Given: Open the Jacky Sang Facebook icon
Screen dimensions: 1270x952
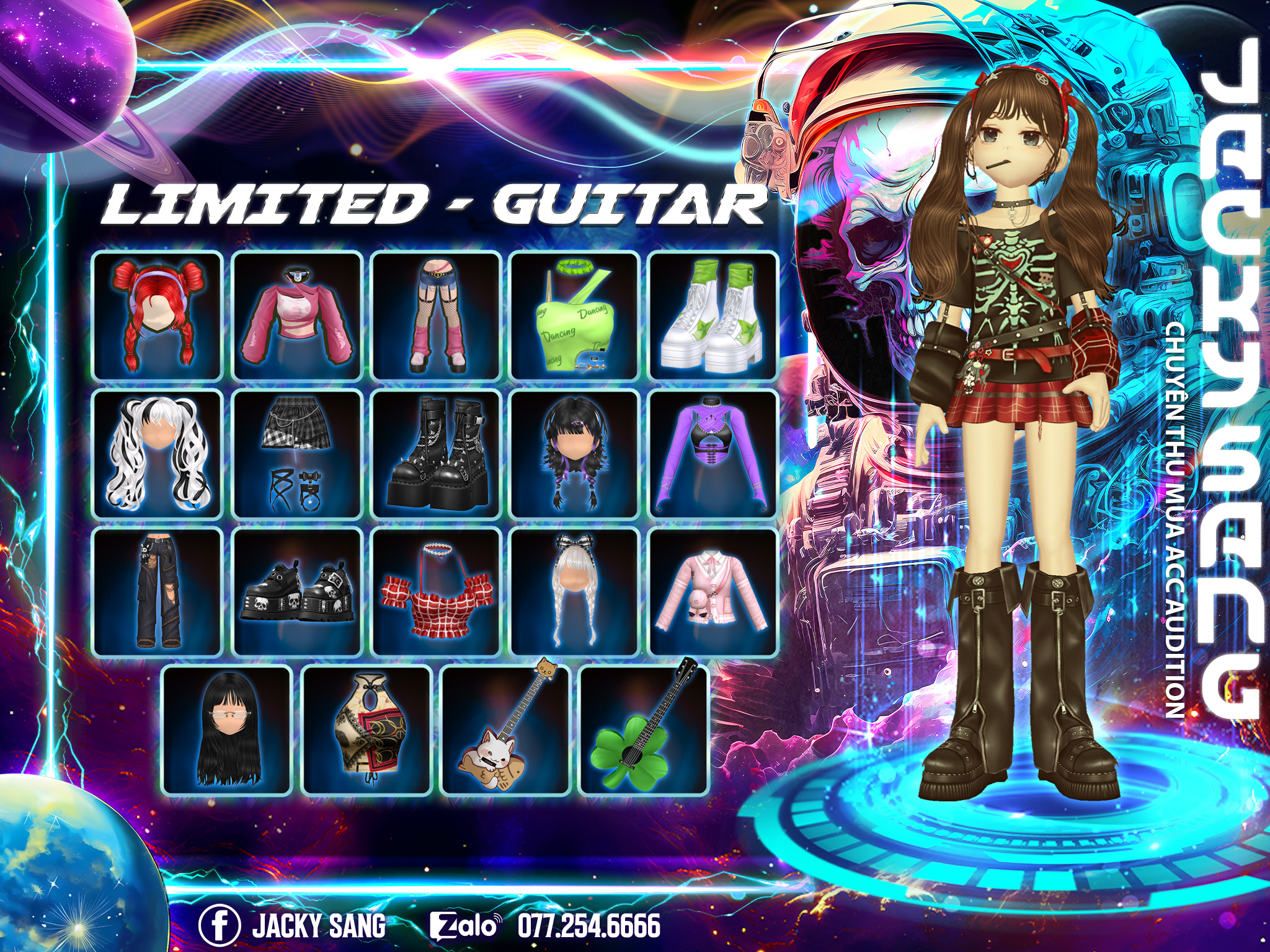Looking at the screenshot, I should point(220,925).
